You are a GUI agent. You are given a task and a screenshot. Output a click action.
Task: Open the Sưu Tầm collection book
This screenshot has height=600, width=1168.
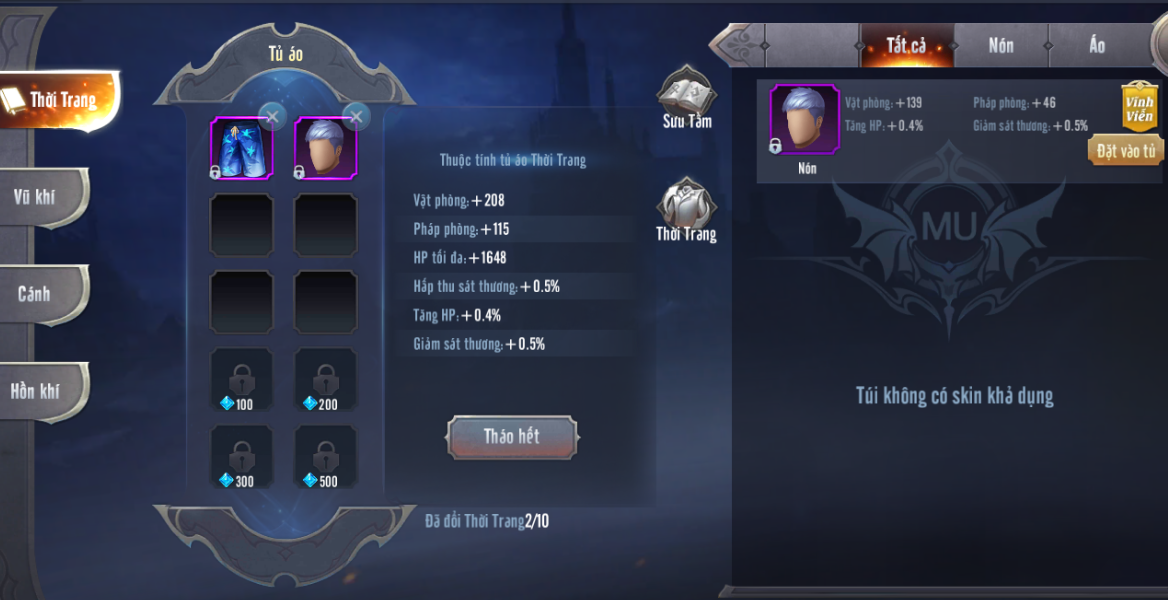686,100
